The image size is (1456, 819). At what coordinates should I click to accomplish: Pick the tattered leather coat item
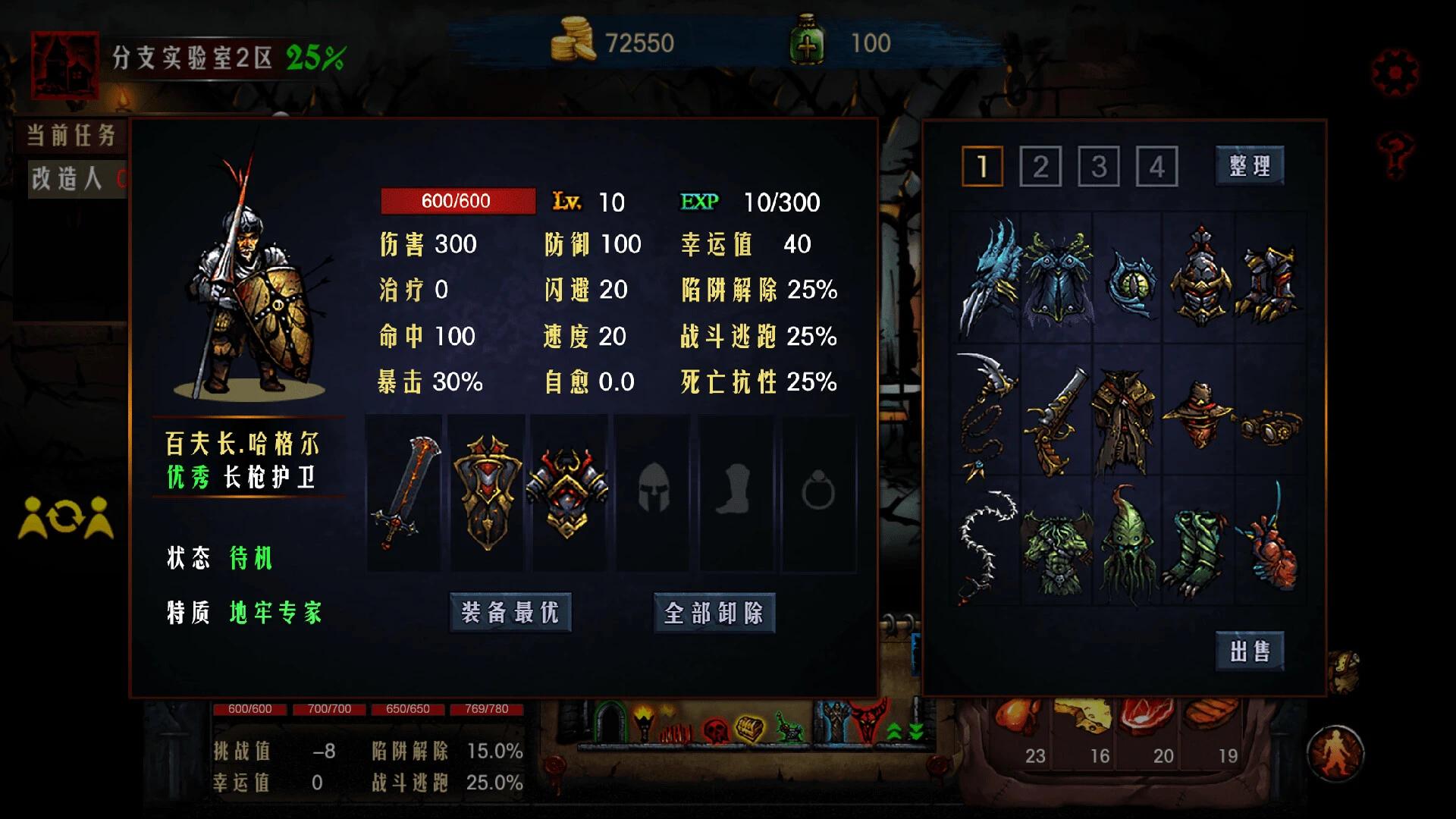(x=1126, y=421)
